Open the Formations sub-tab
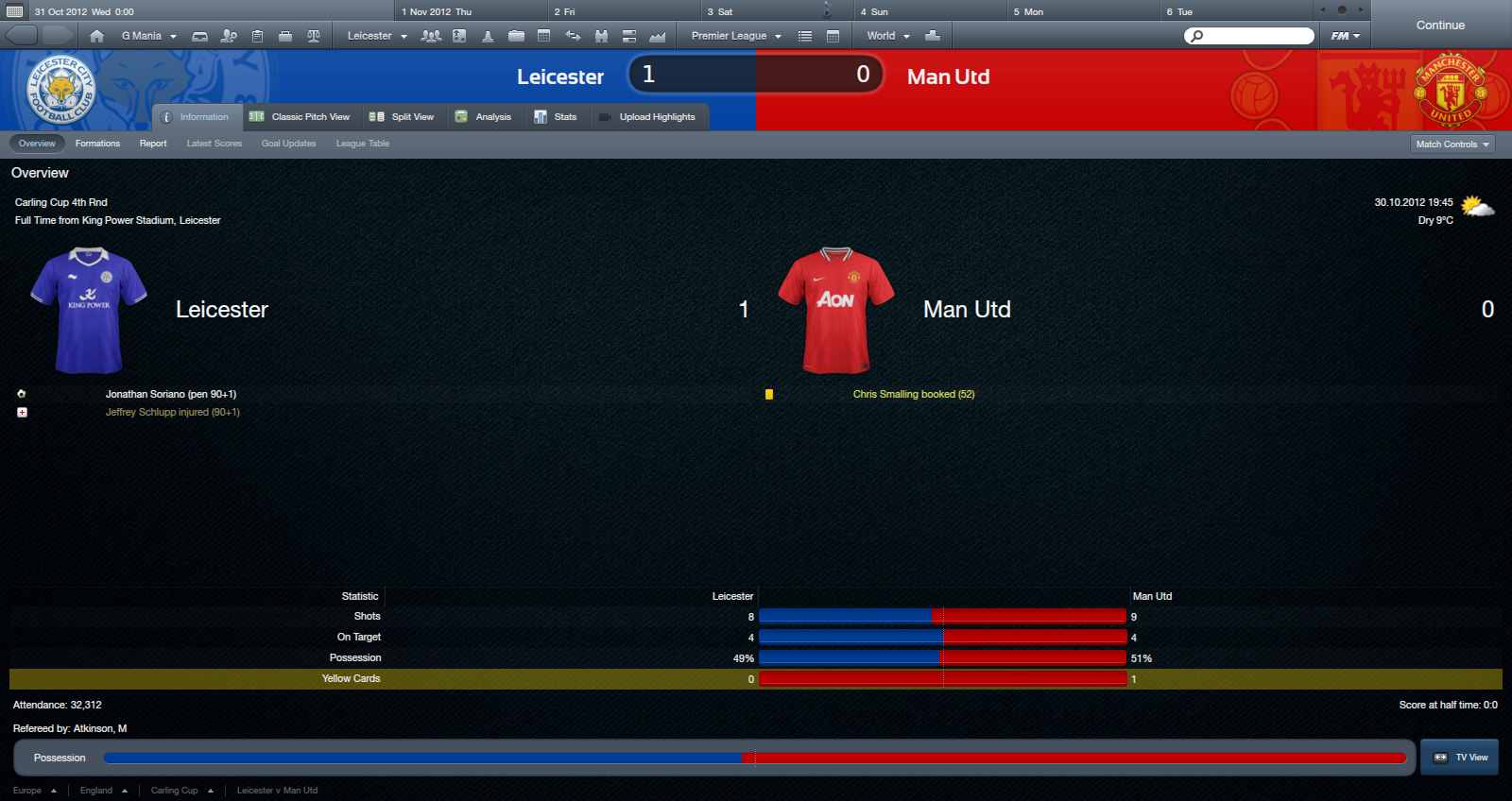 pos(97,144)
